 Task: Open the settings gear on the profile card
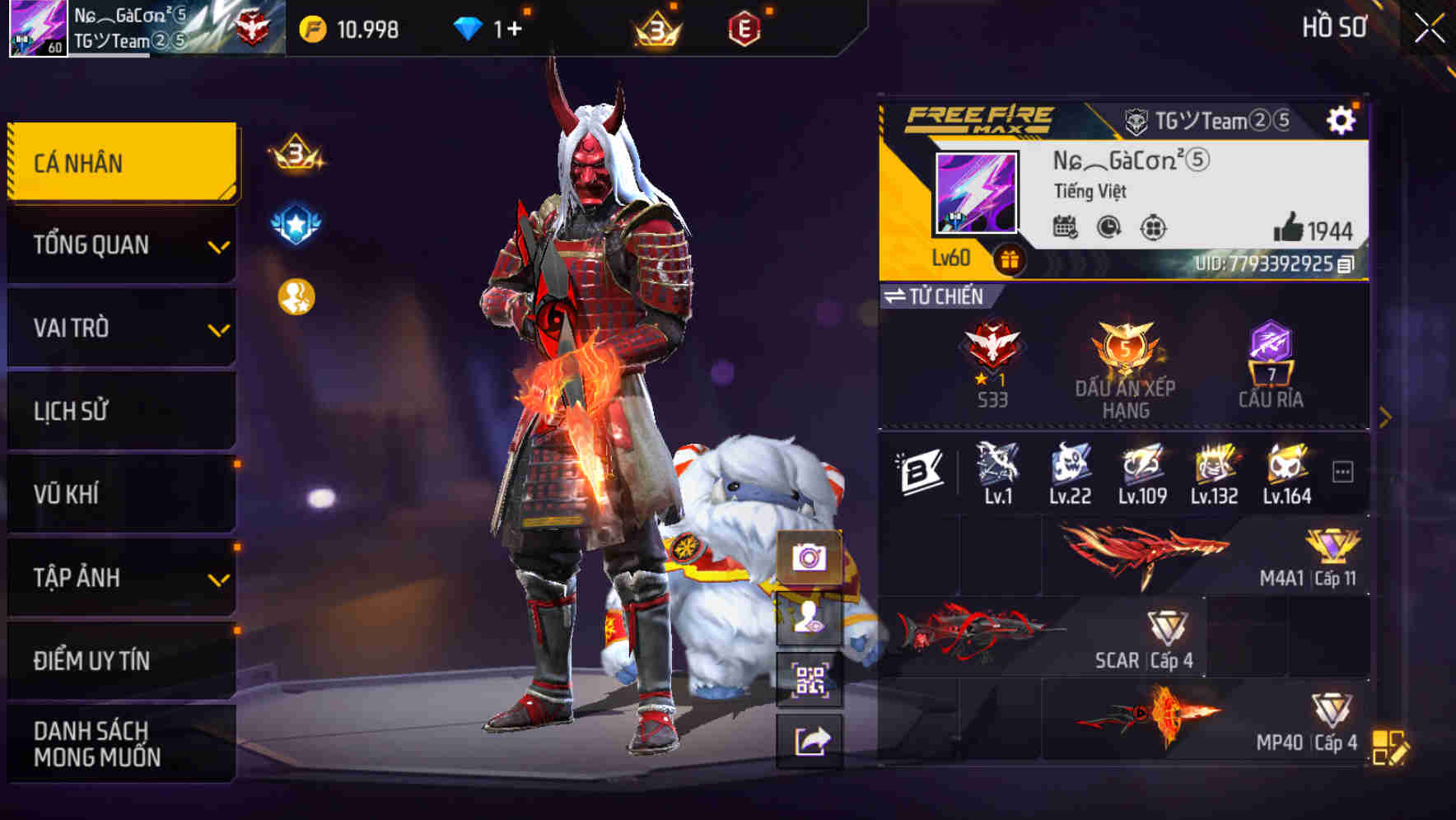[1342, 120]
